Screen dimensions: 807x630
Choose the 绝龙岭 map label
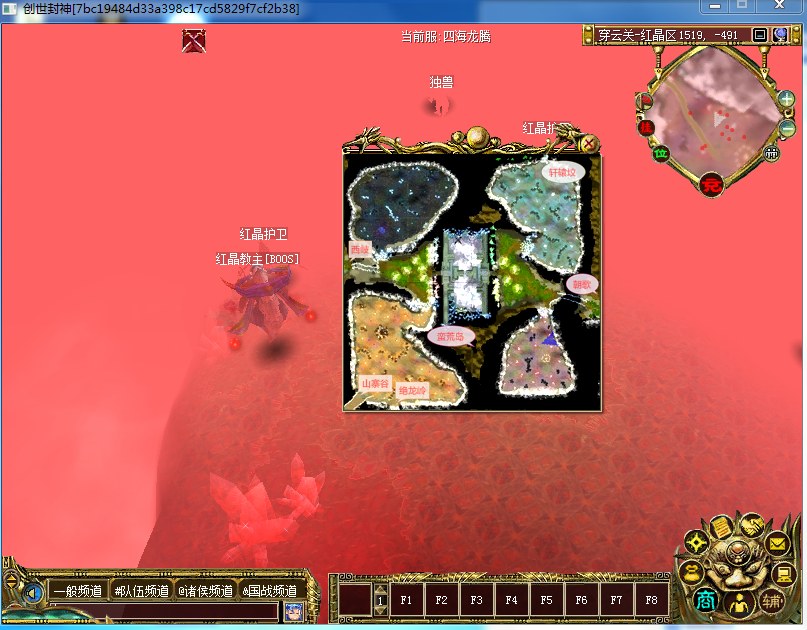pos(411,390)
